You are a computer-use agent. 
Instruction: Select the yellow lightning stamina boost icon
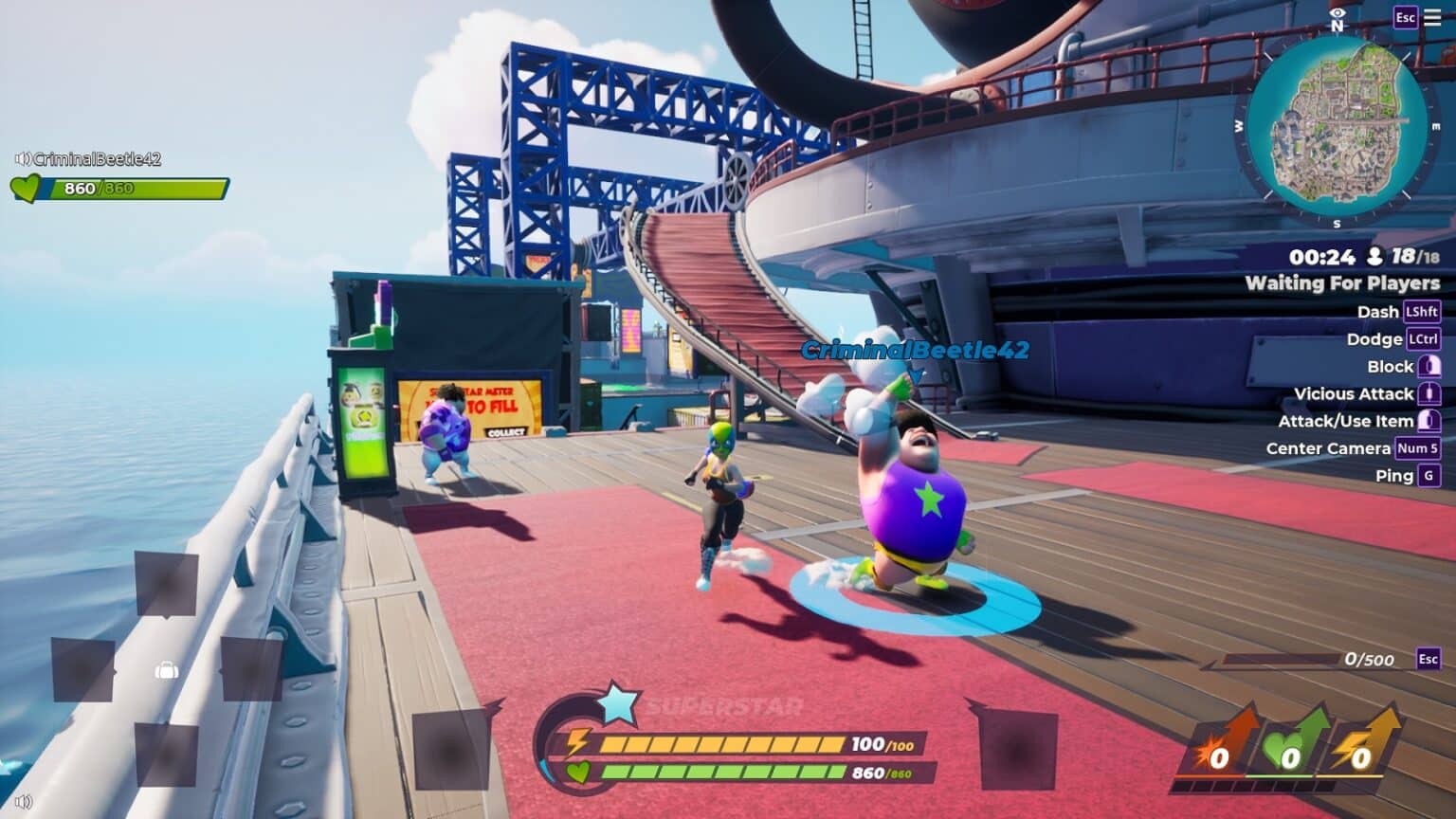(1363, 746)
